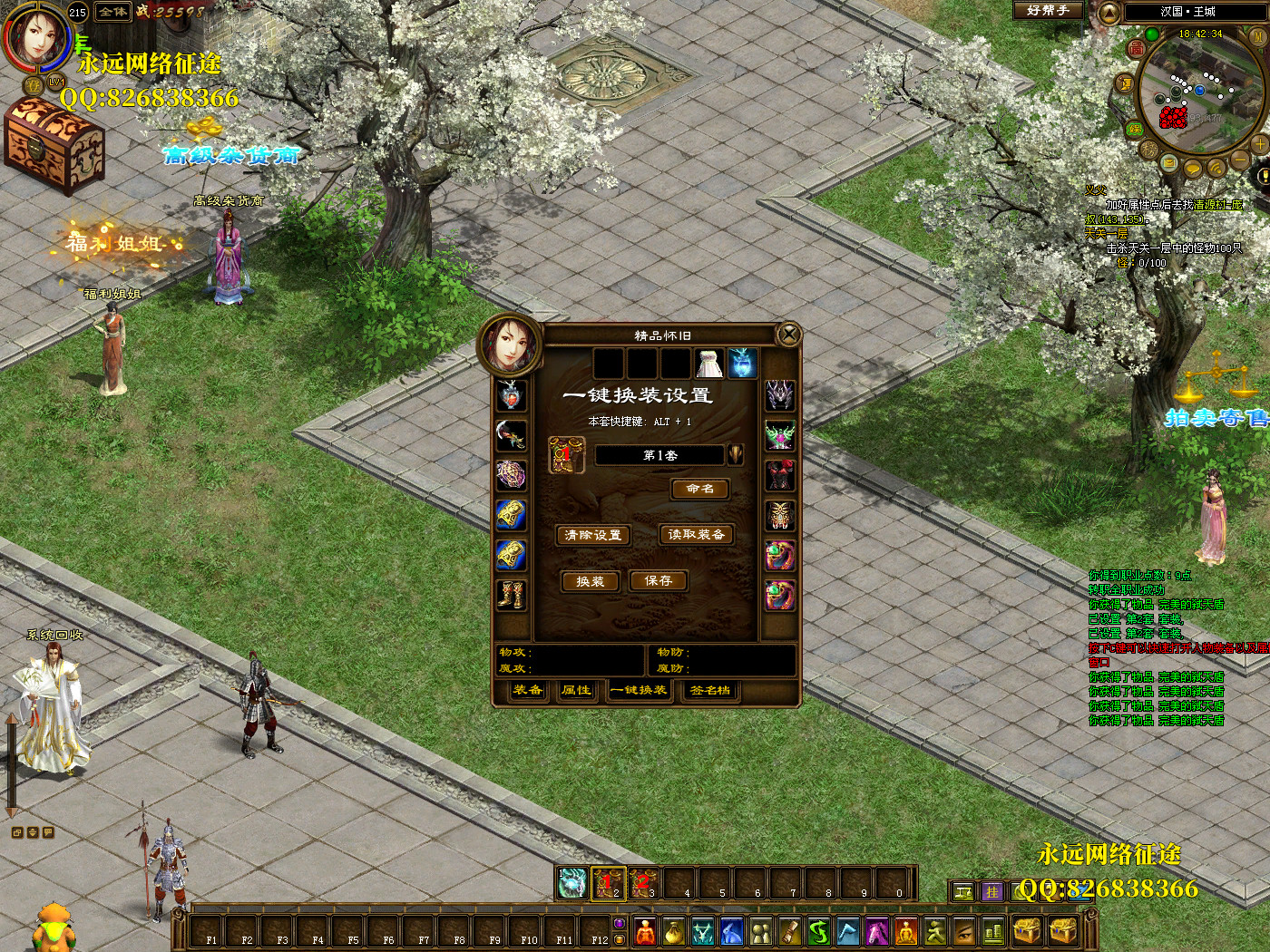Zoom out the minimap with minus button
Viewport: 1270px width, 952px height.
click(1239, 160)
